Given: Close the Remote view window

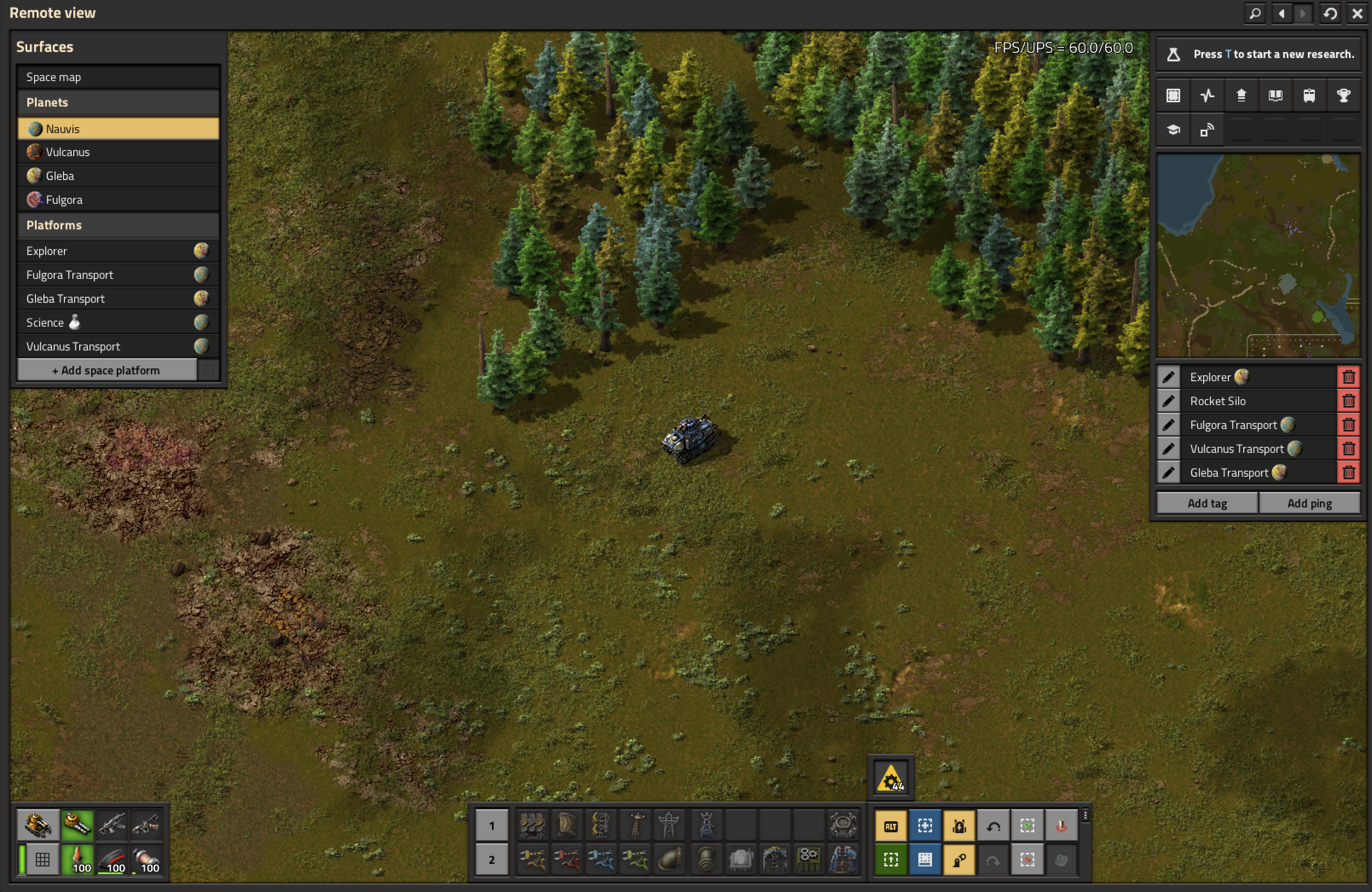Looking at the screenshot, I should coord(1357,13).
